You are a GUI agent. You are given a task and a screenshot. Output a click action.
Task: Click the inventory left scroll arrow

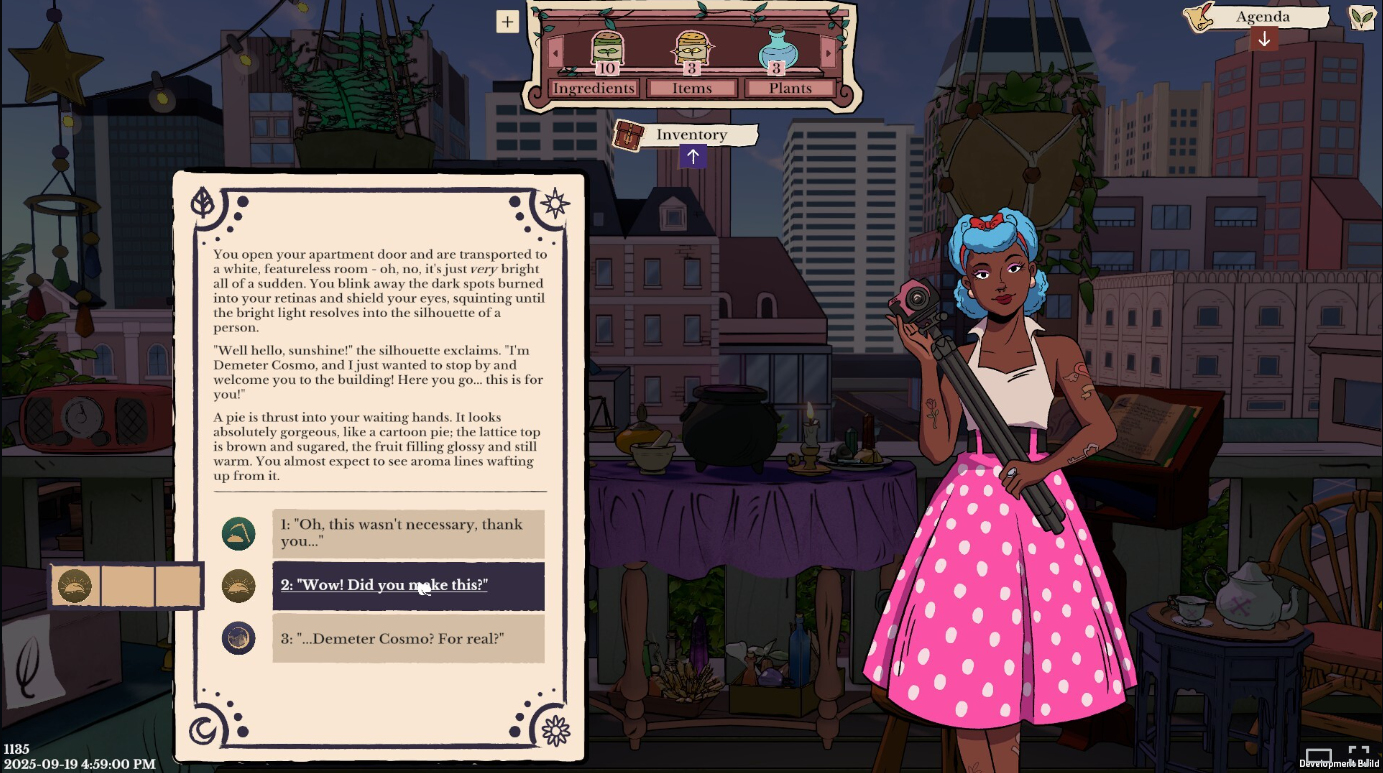pos(556,51)
